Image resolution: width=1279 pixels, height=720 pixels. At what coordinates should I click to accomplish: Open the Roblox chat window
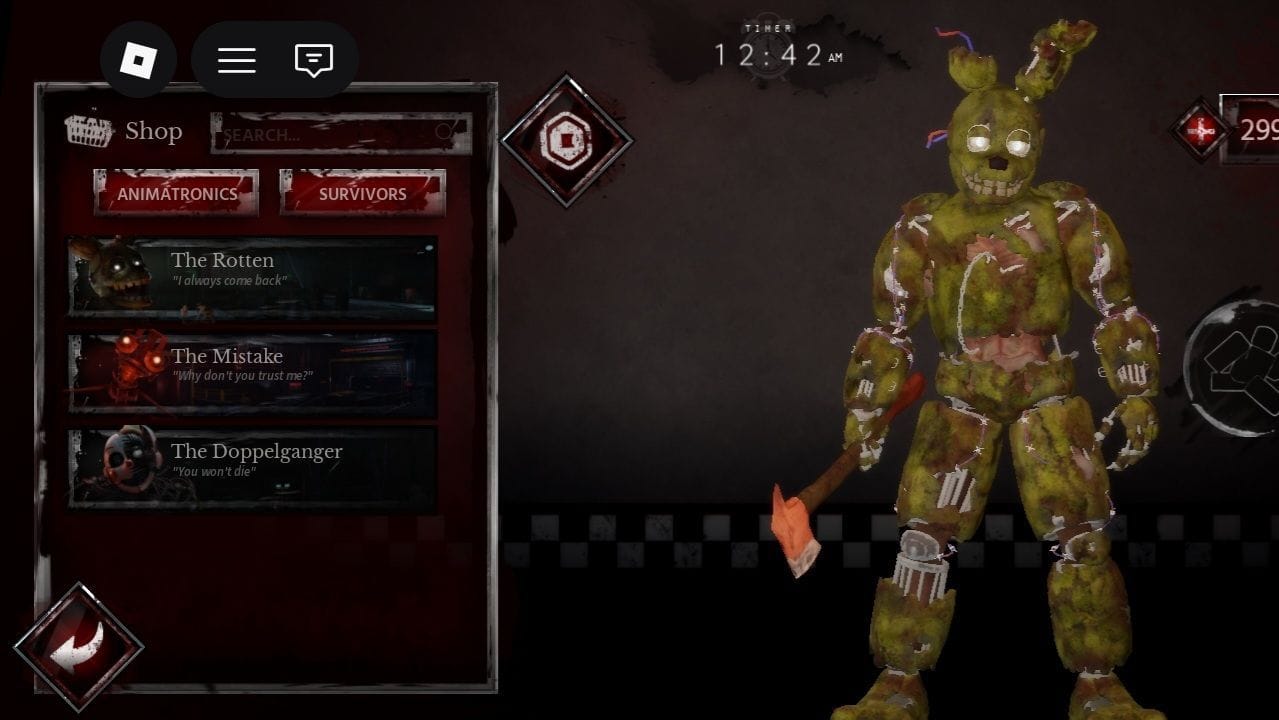(313, 60)
